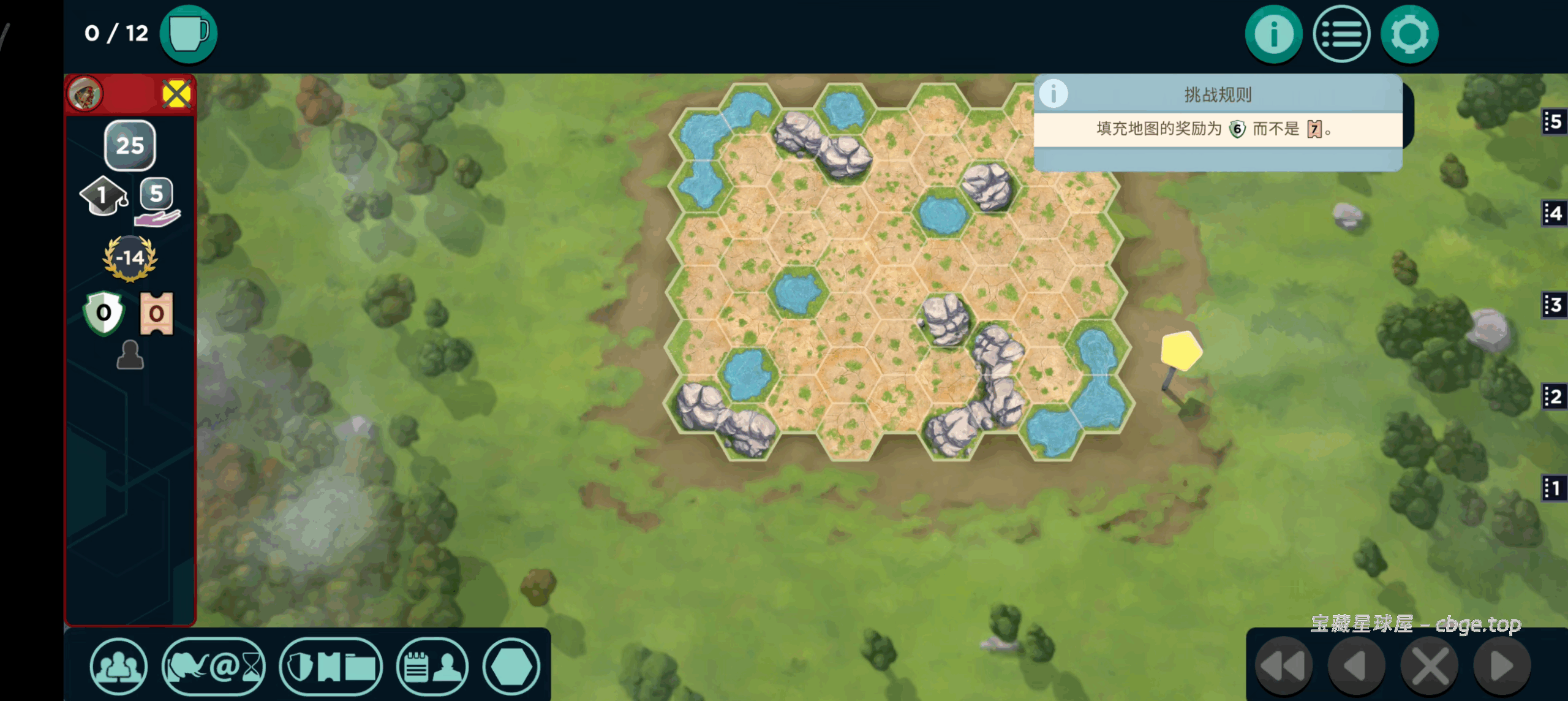Cancel with the X playback button
1568x701 pixels.
(x=1430, y=666)
